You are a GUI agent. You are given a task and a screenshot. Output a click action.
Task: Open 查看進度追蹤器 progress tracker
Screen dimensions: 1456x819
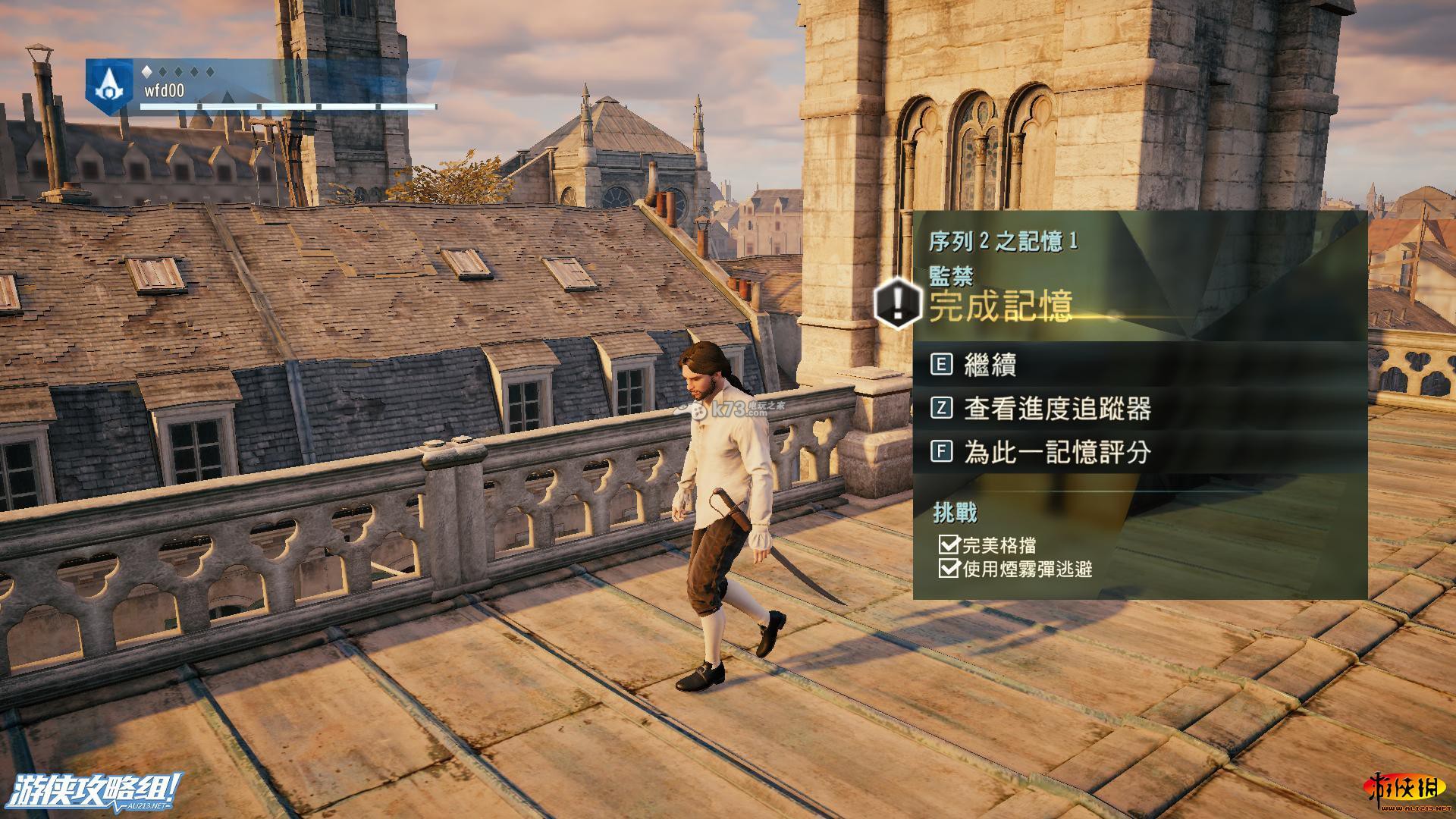[1057, 409]
